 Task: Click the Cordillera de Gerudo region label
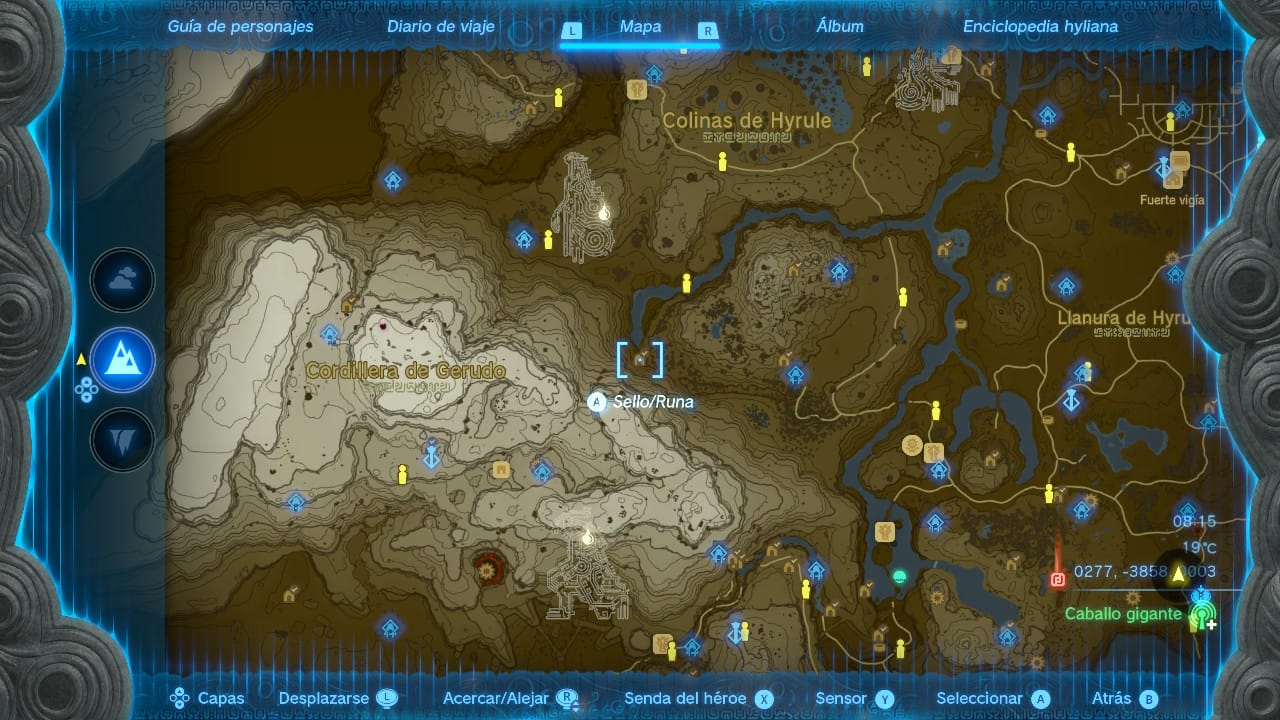click(405, 371)
